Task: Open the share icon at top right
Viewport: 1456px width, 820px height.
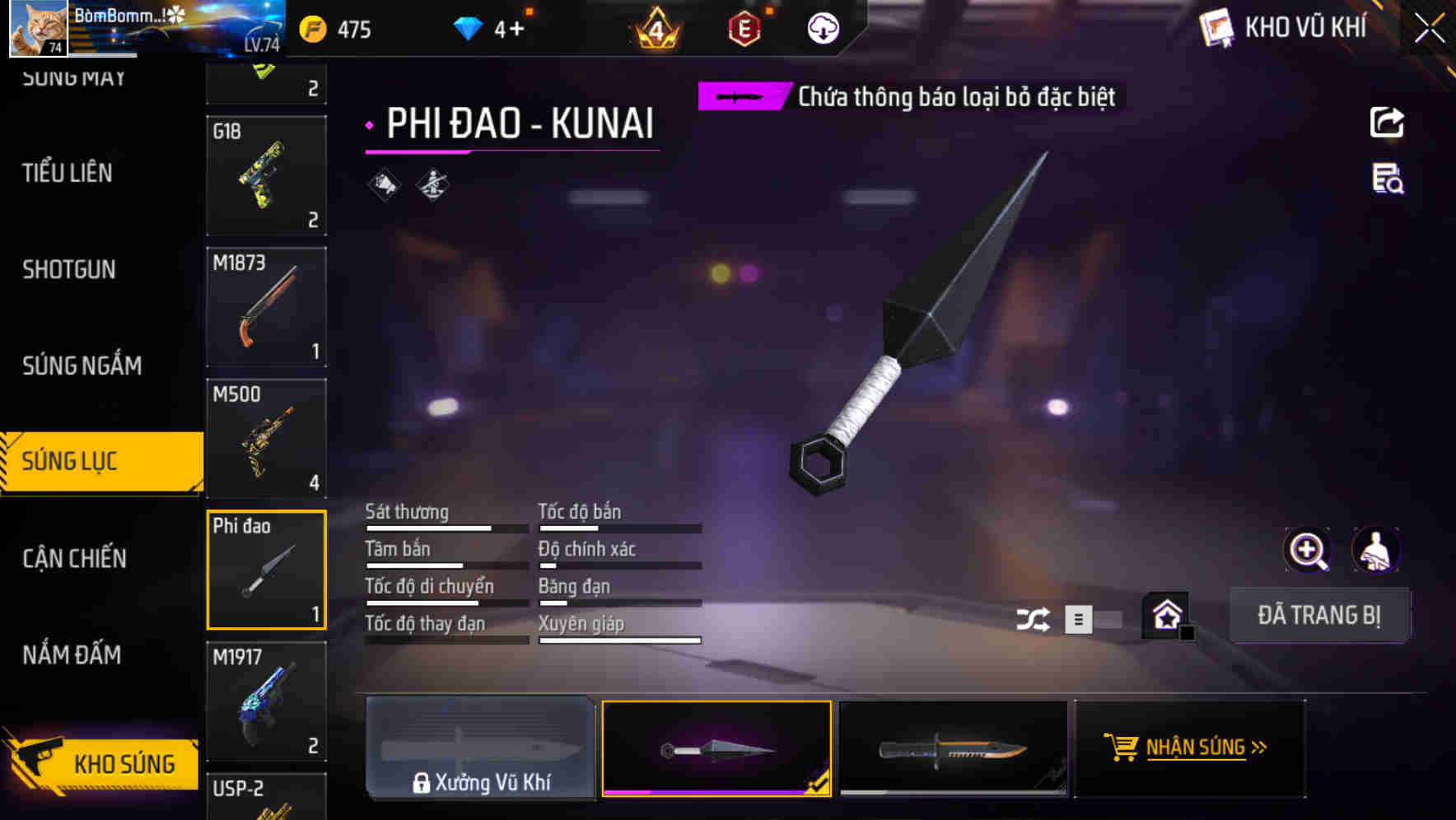Action: 1387,122
